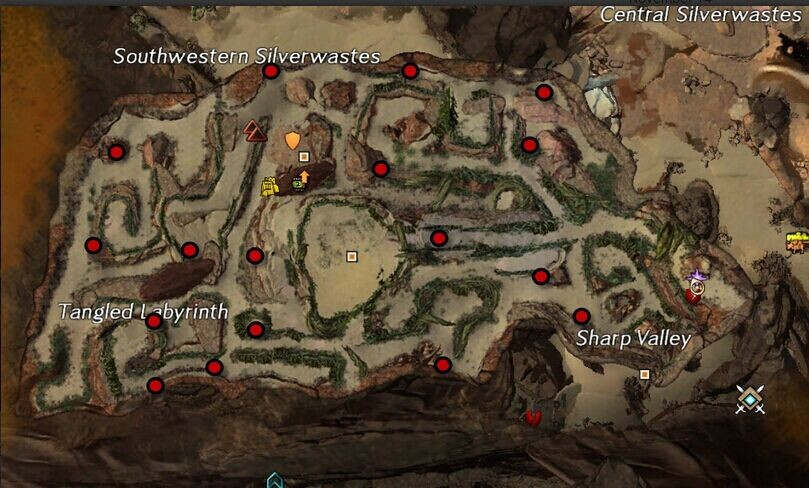Select the red dot on the Tangled Labyrinth label
This screenshot has height=488, width=809.
(154, 321)
